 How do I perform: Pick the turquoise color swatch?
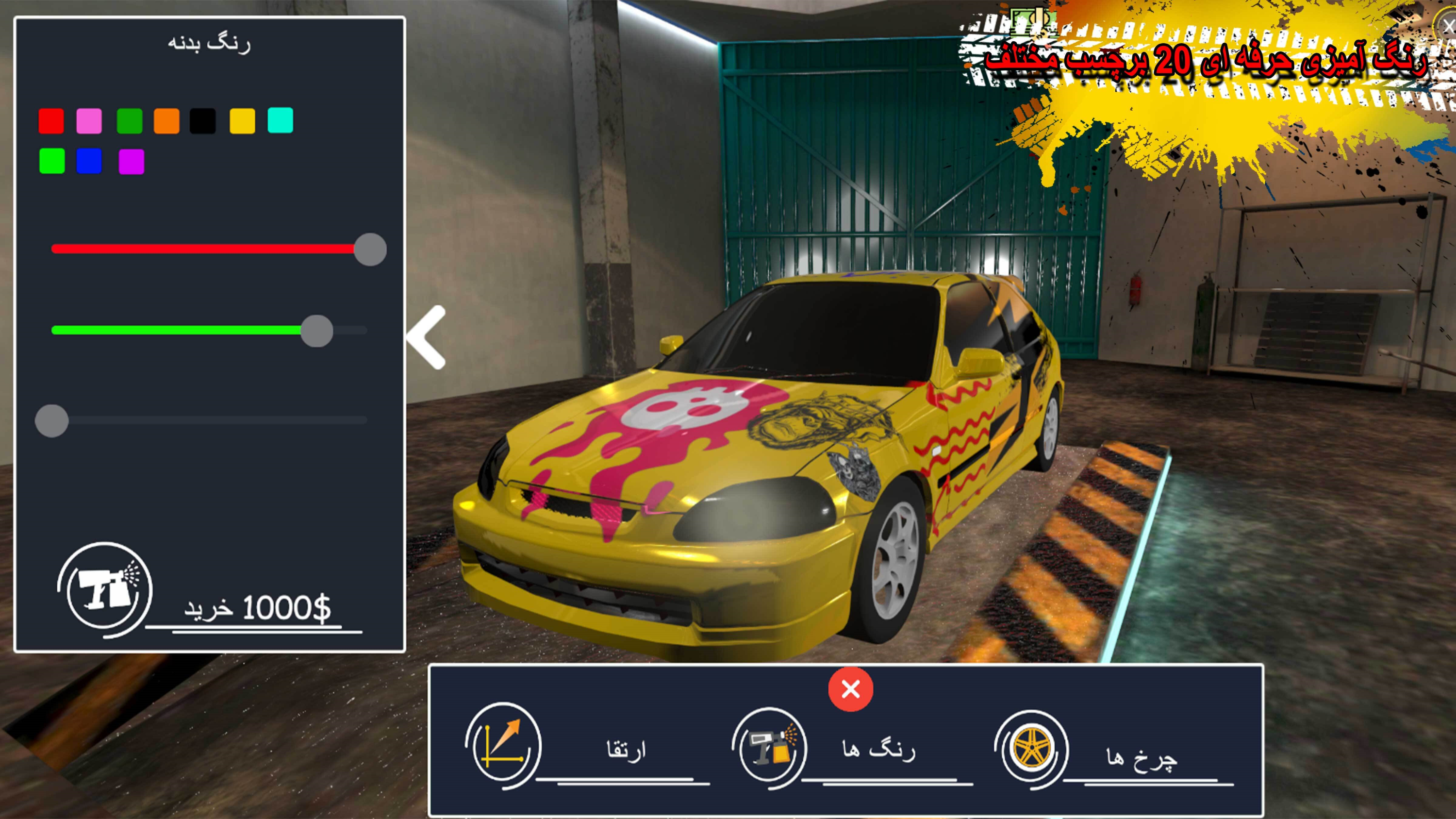pos(280,120)
